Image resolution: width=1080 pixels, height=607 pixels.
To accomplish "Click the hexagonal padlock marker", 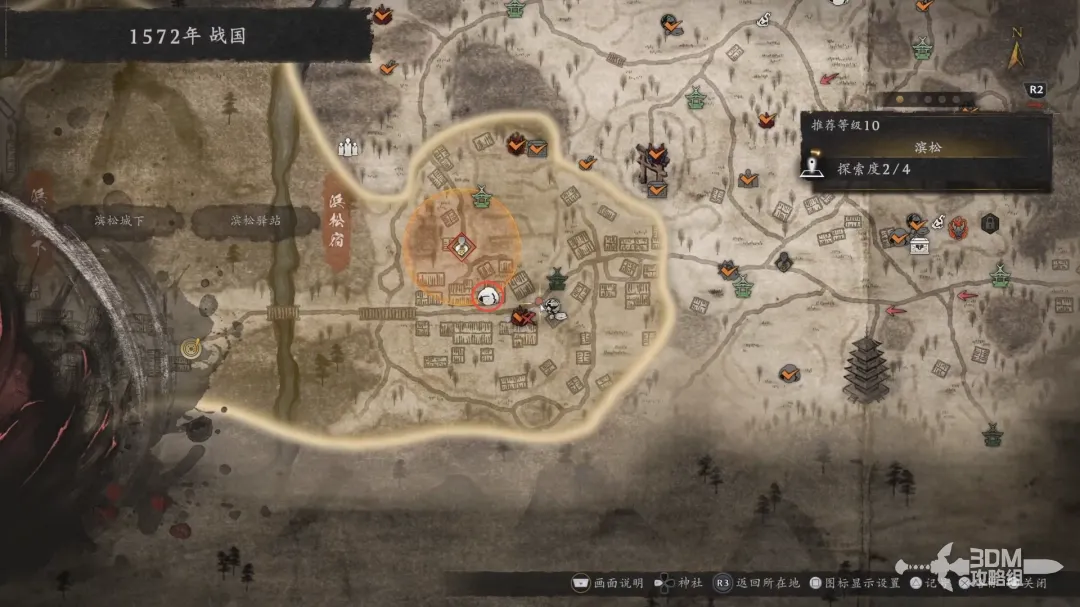I will 988,222.
